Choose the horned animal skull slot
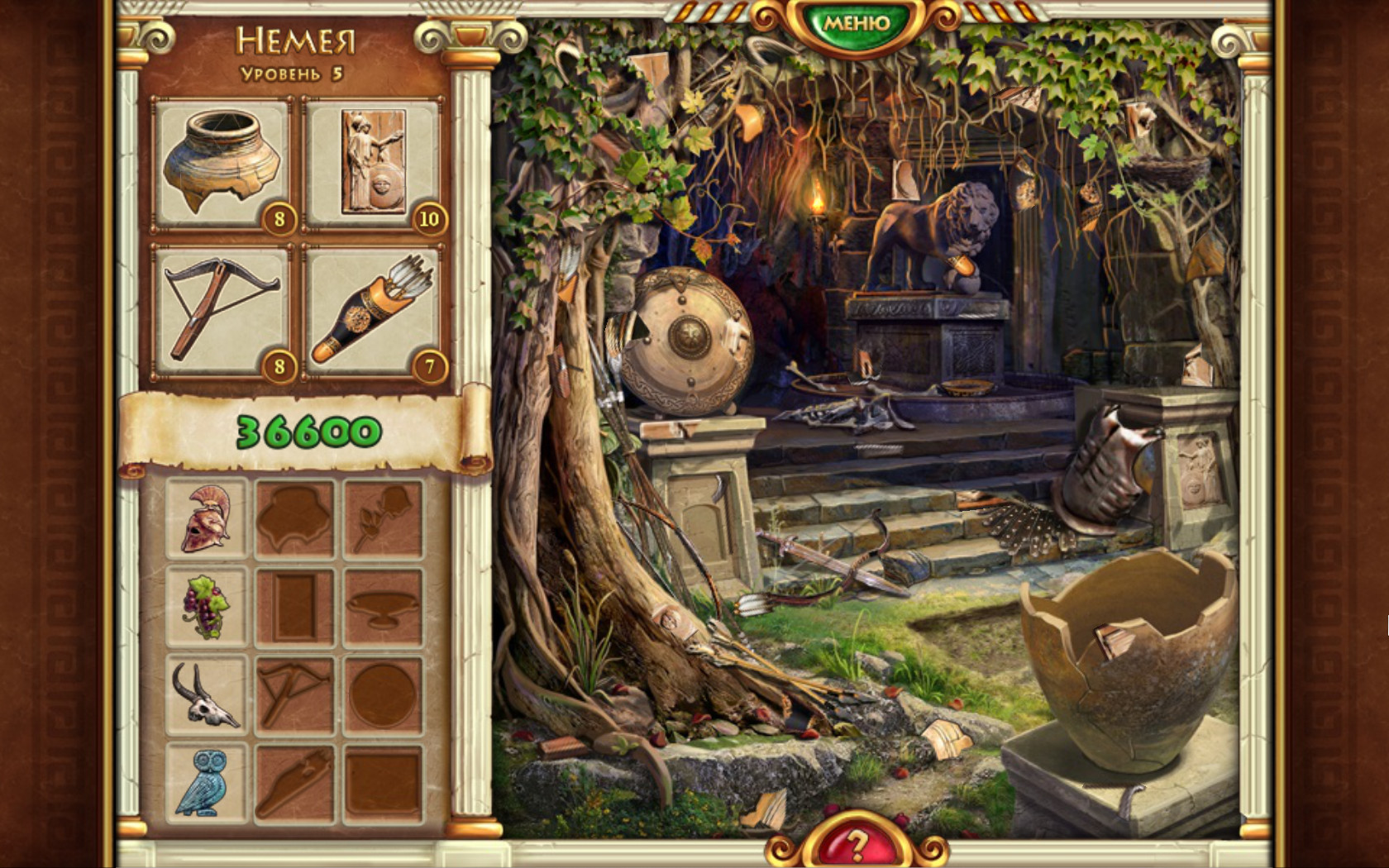This screenshot has width=1389, height=868. point(207,696)
